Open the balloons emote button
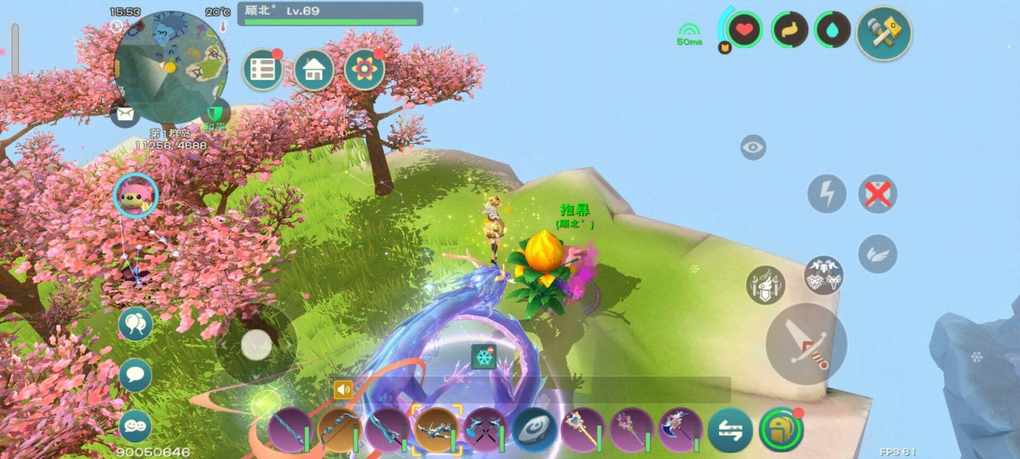Viewport: 1020px width, 459px height. click(135, 324)
